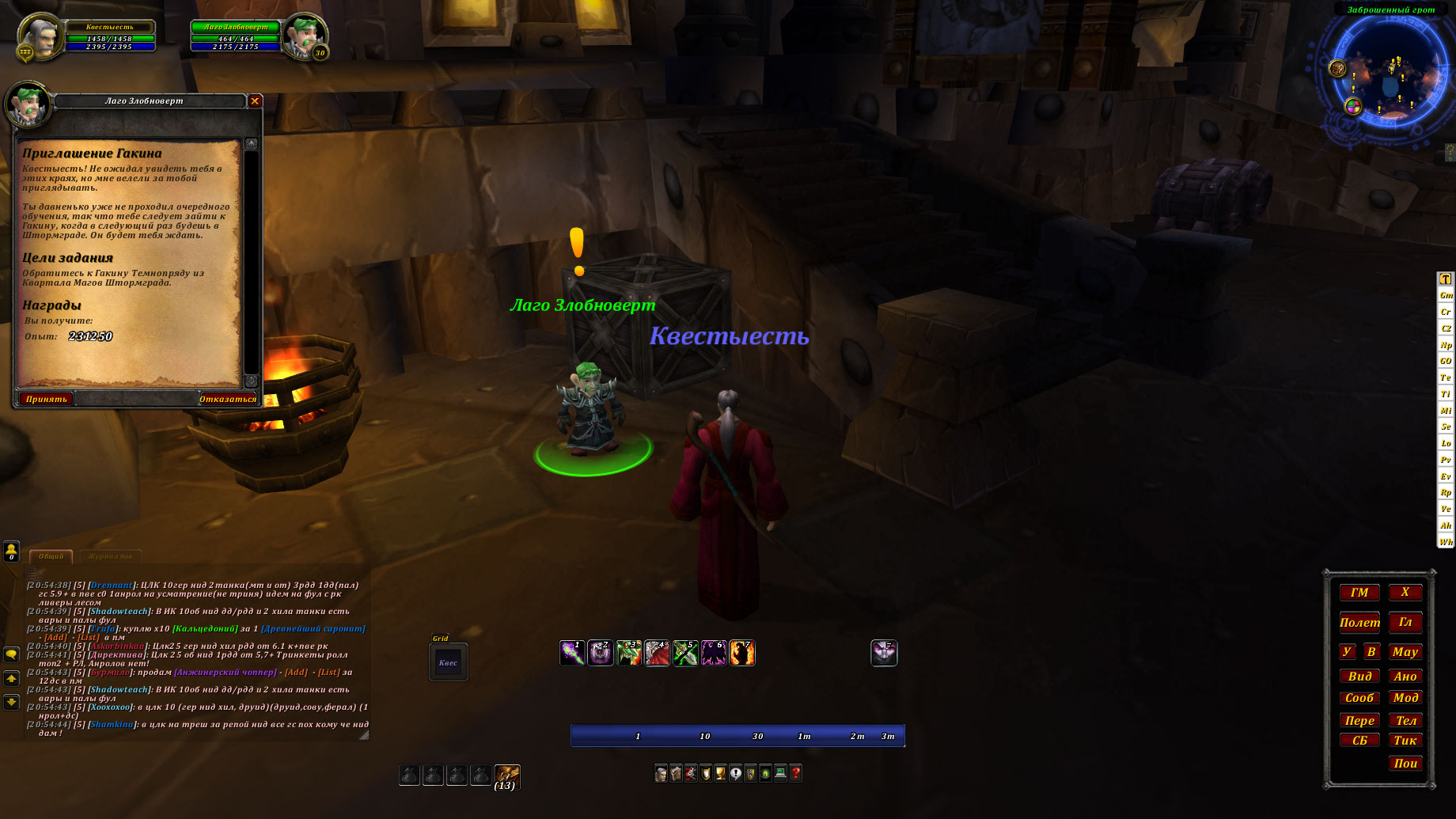This screenshot has height=819, width=1456.
Task: Open the backpack showing 13 free slots
Action: point(506,776)
